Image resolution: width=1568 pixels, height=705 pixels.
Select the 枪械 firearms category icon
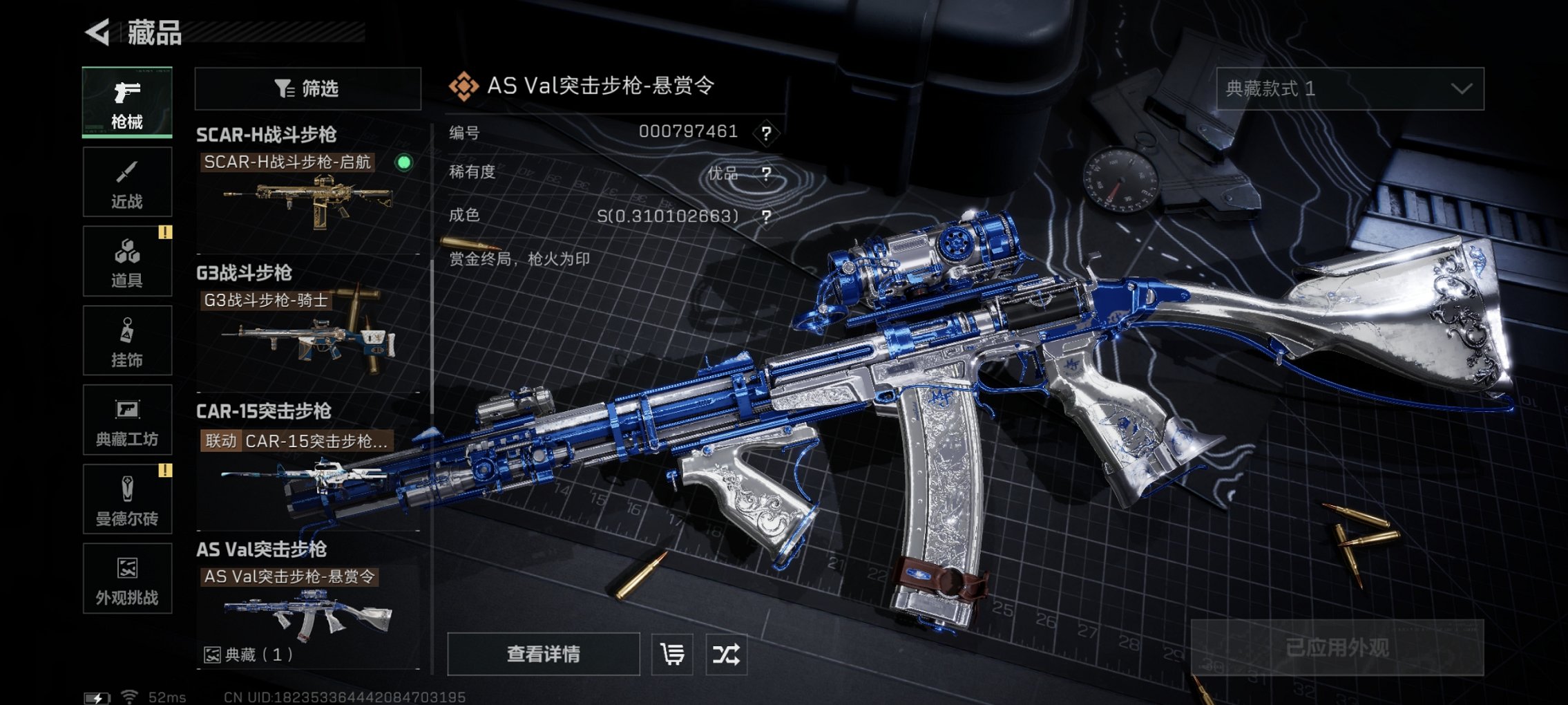coord(126,102)
